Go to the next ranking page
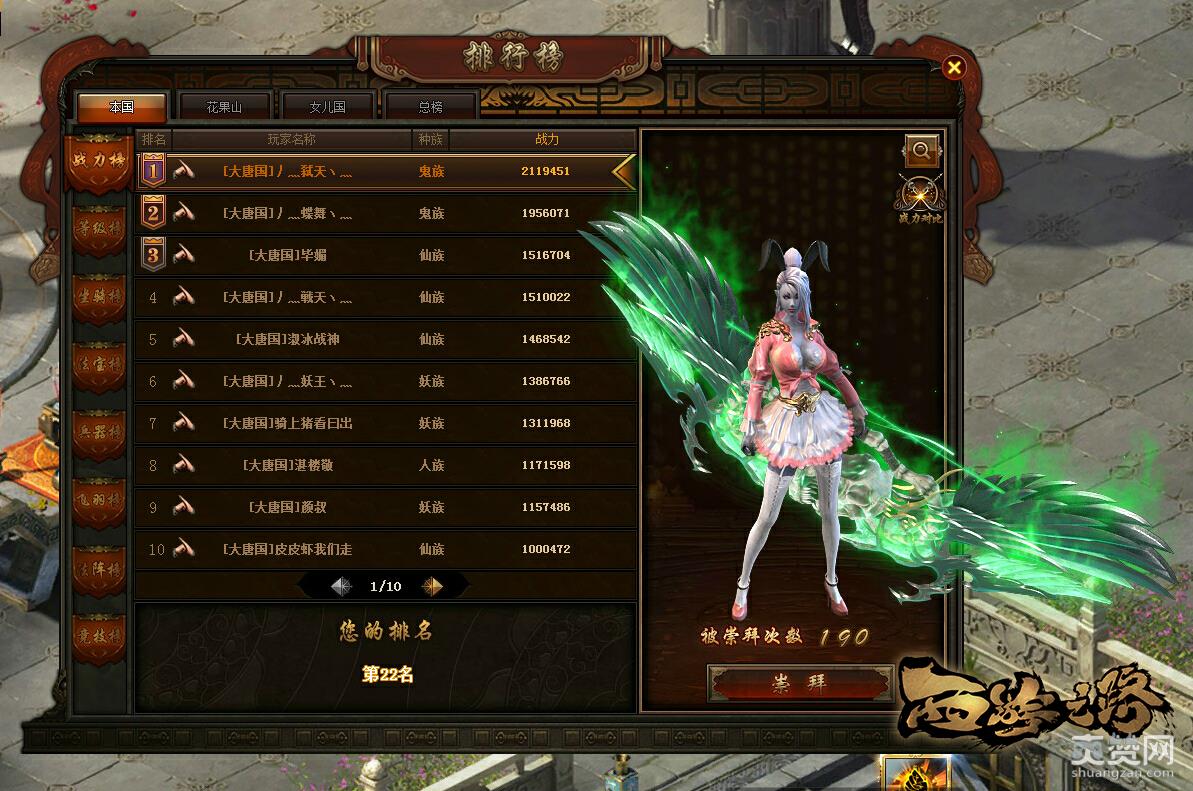1193x791 pixels. tap(433, 586)
